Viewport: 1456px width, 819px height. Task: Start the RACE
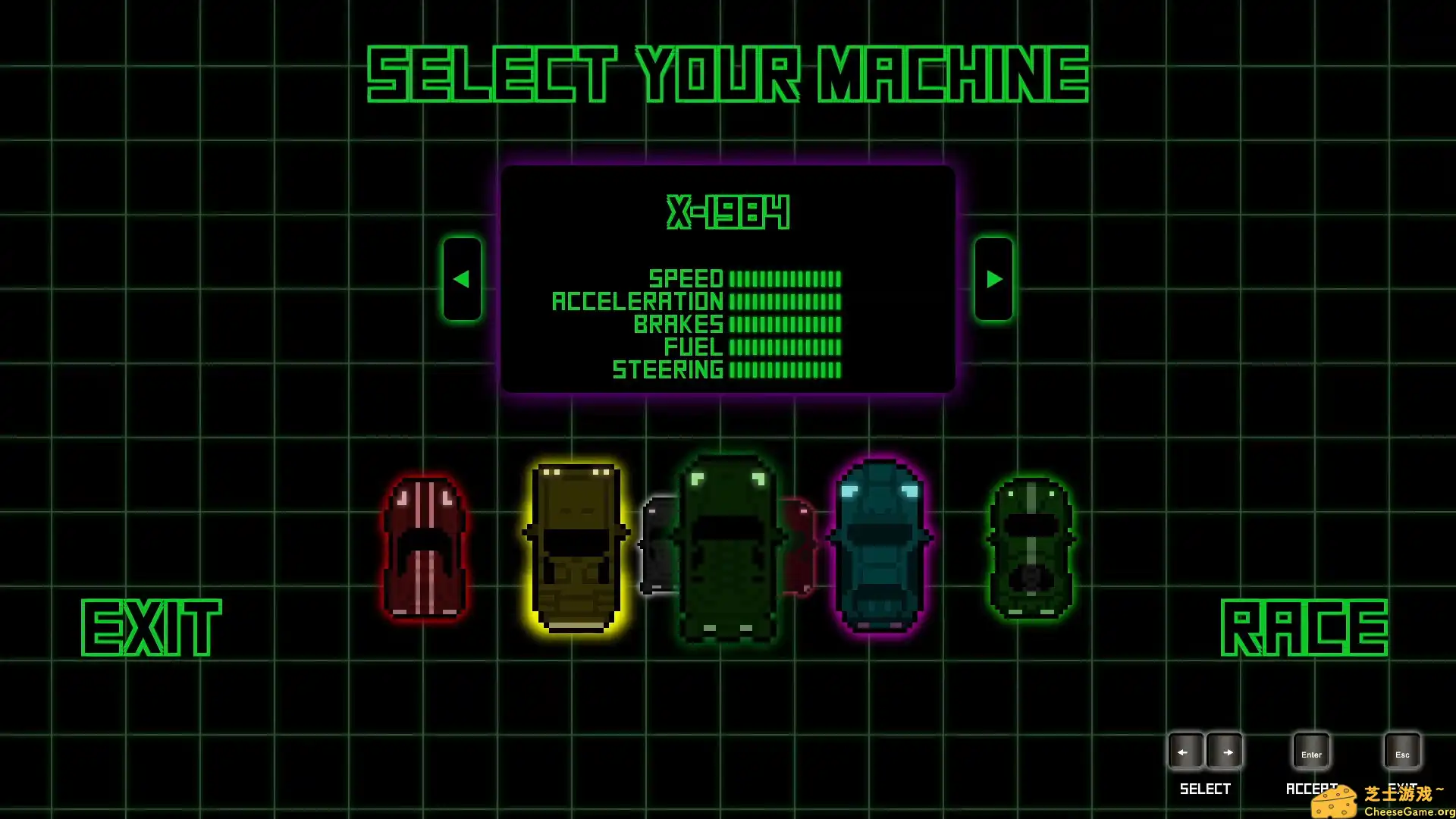pyautogui.click(x=1304, y=627)
